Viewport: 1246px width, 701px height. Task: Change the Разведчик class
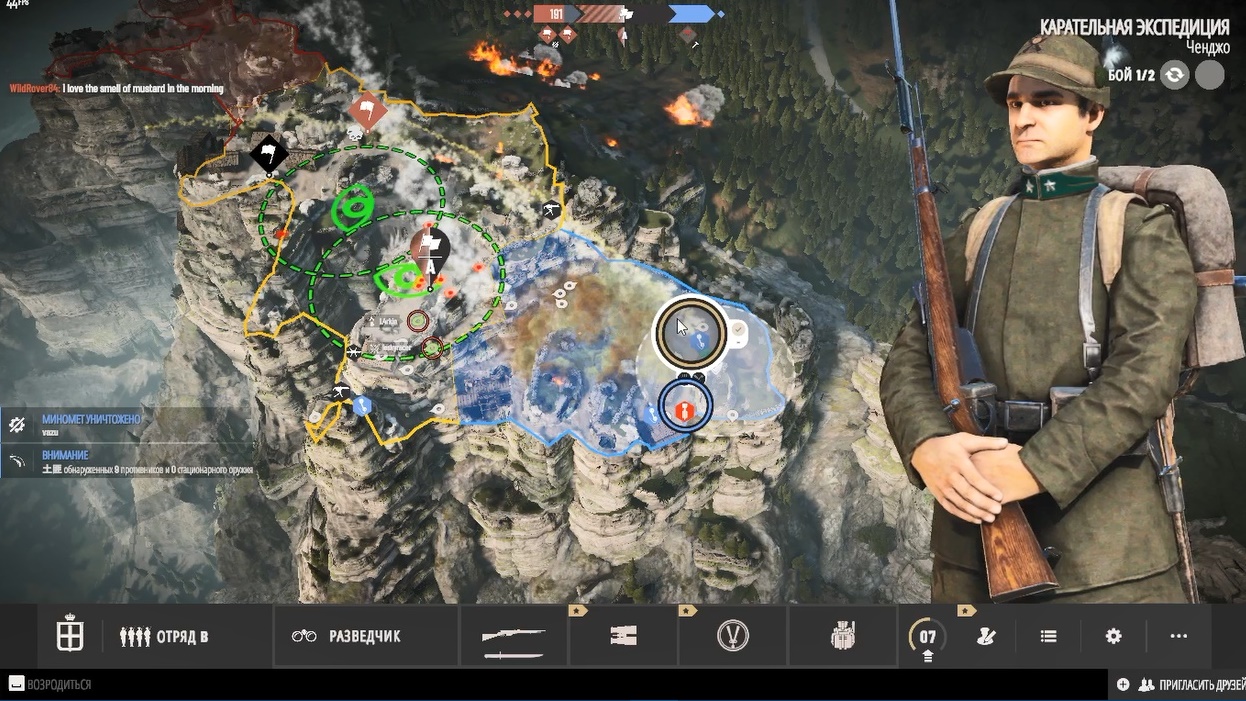[x=346, y=636]
